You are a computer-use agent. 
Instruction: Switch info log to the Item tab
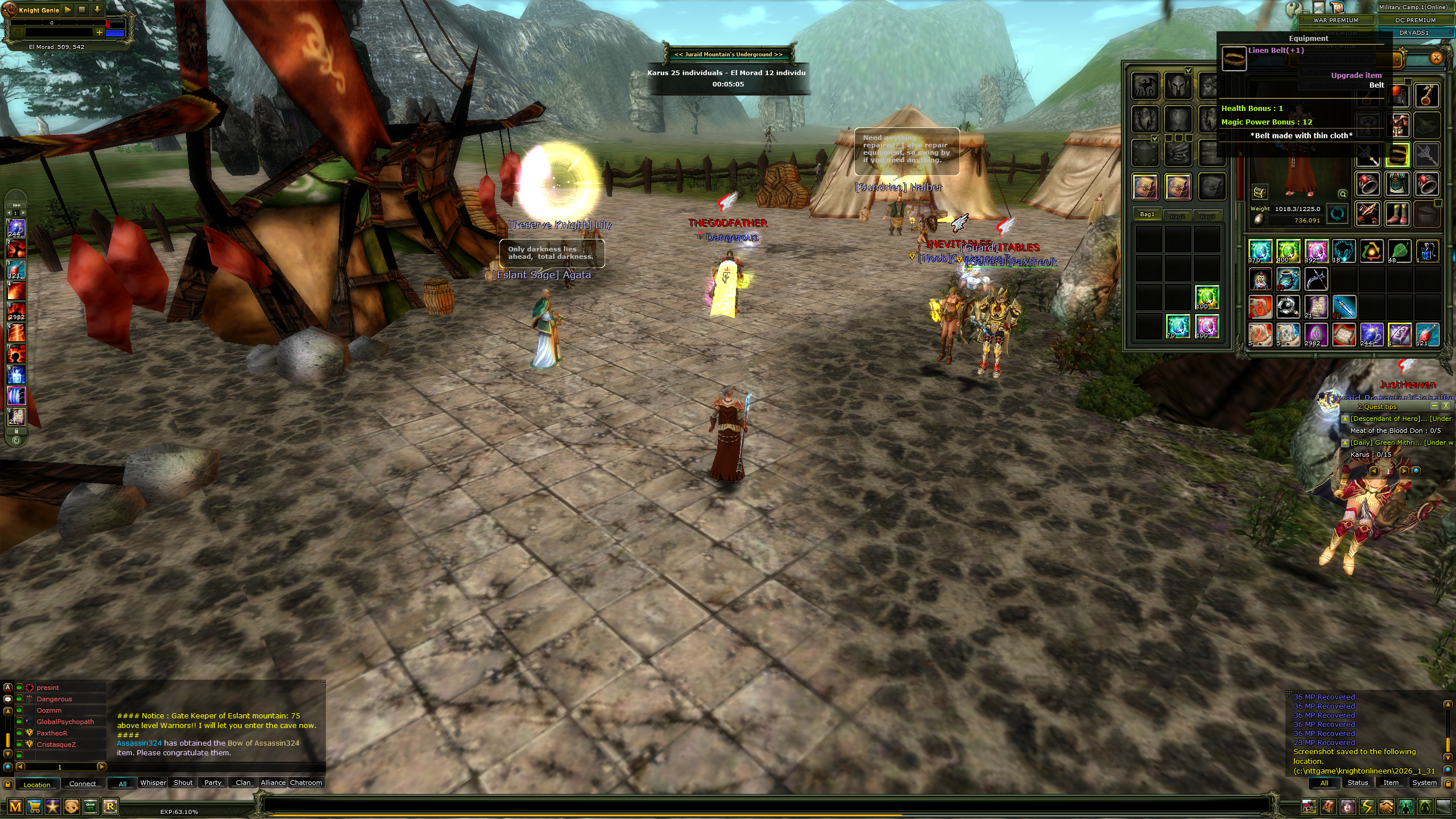(1391, 783)
